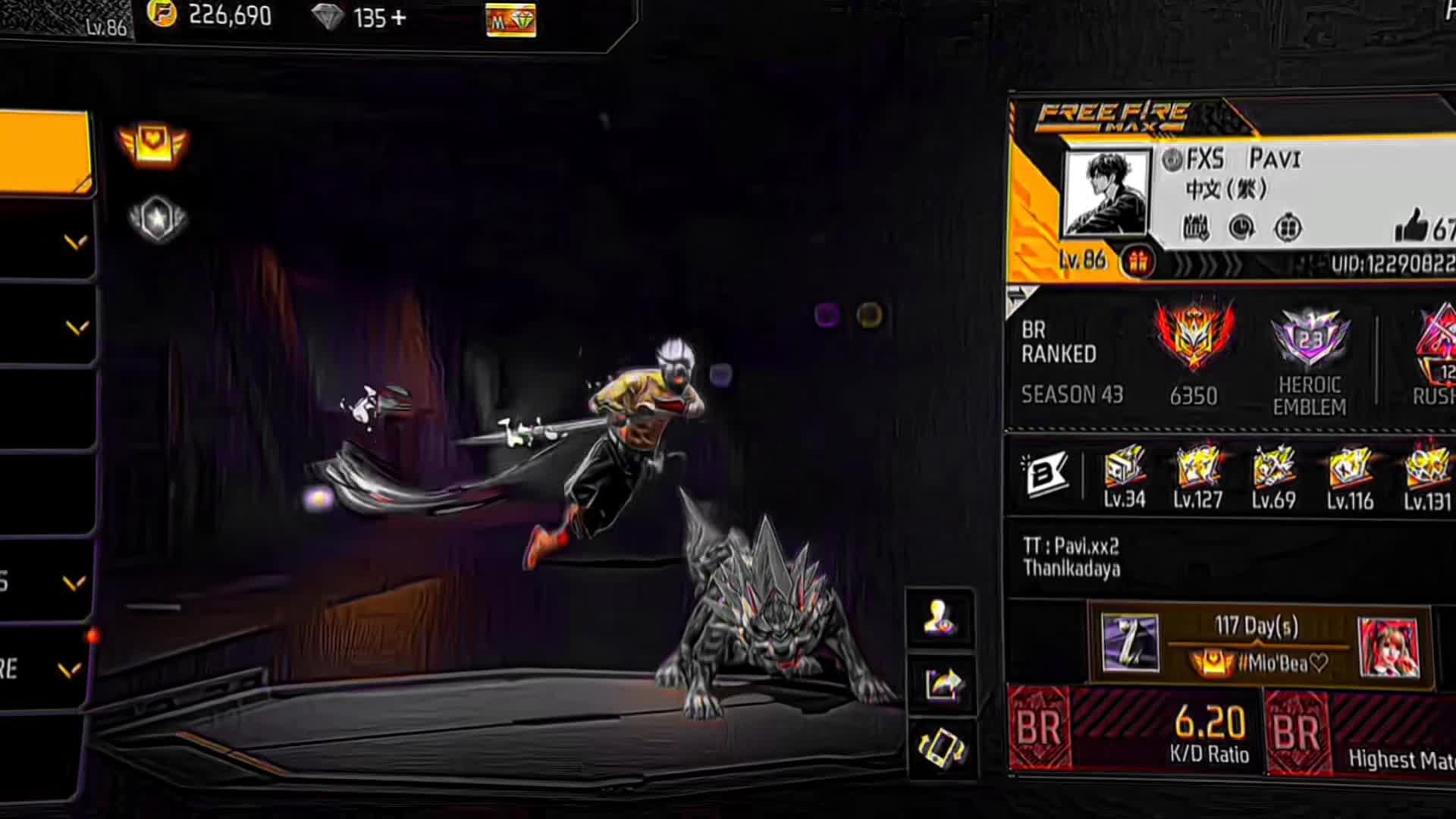The width and height of the screenshot is (1456, 819).
Task: Open the 117 Day(s) partner bond banner
Action: click(x=1259, y=645)
